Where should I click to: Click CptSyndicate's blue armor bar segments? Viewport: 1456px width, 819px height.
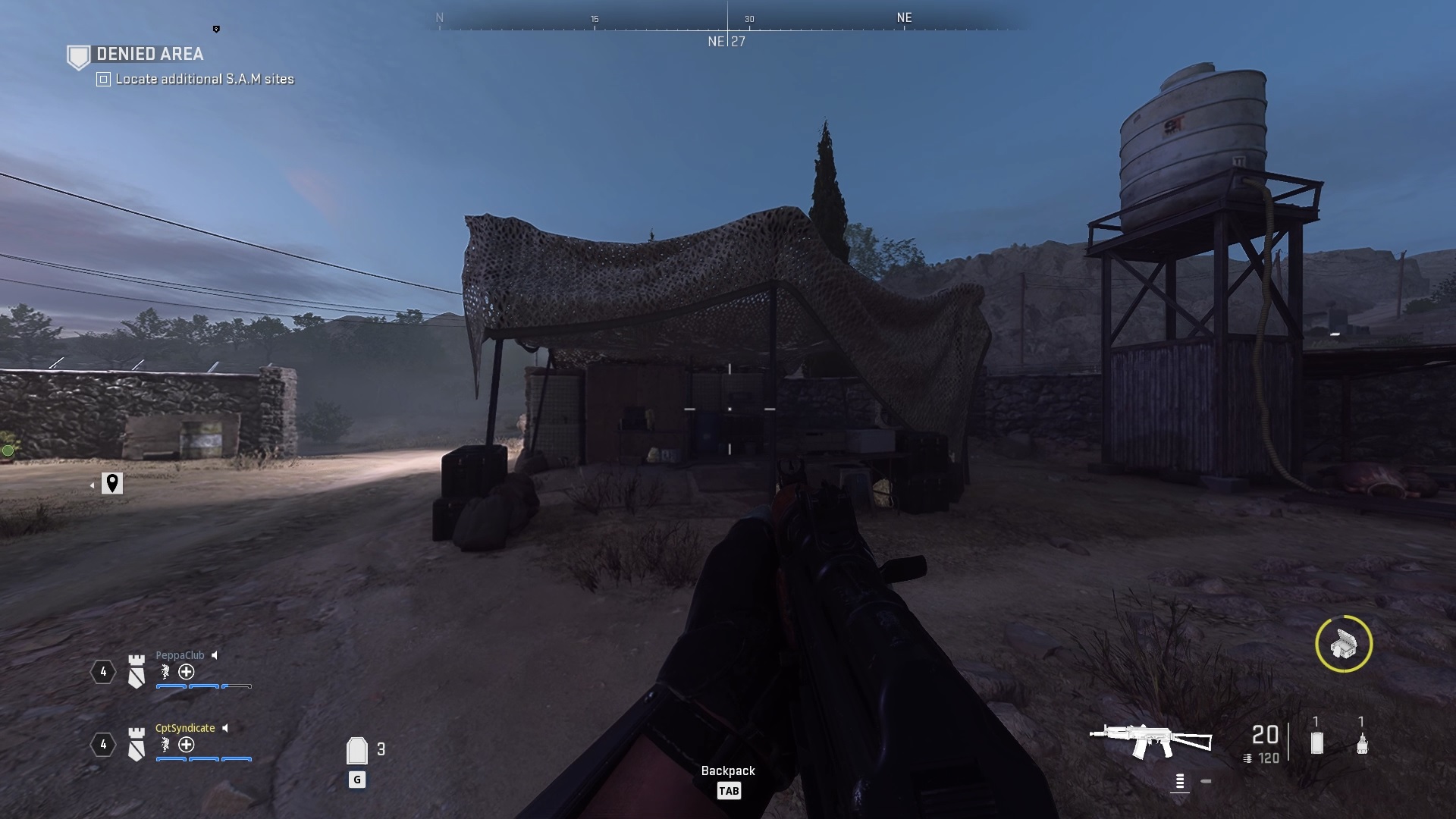tap(202, 759)
